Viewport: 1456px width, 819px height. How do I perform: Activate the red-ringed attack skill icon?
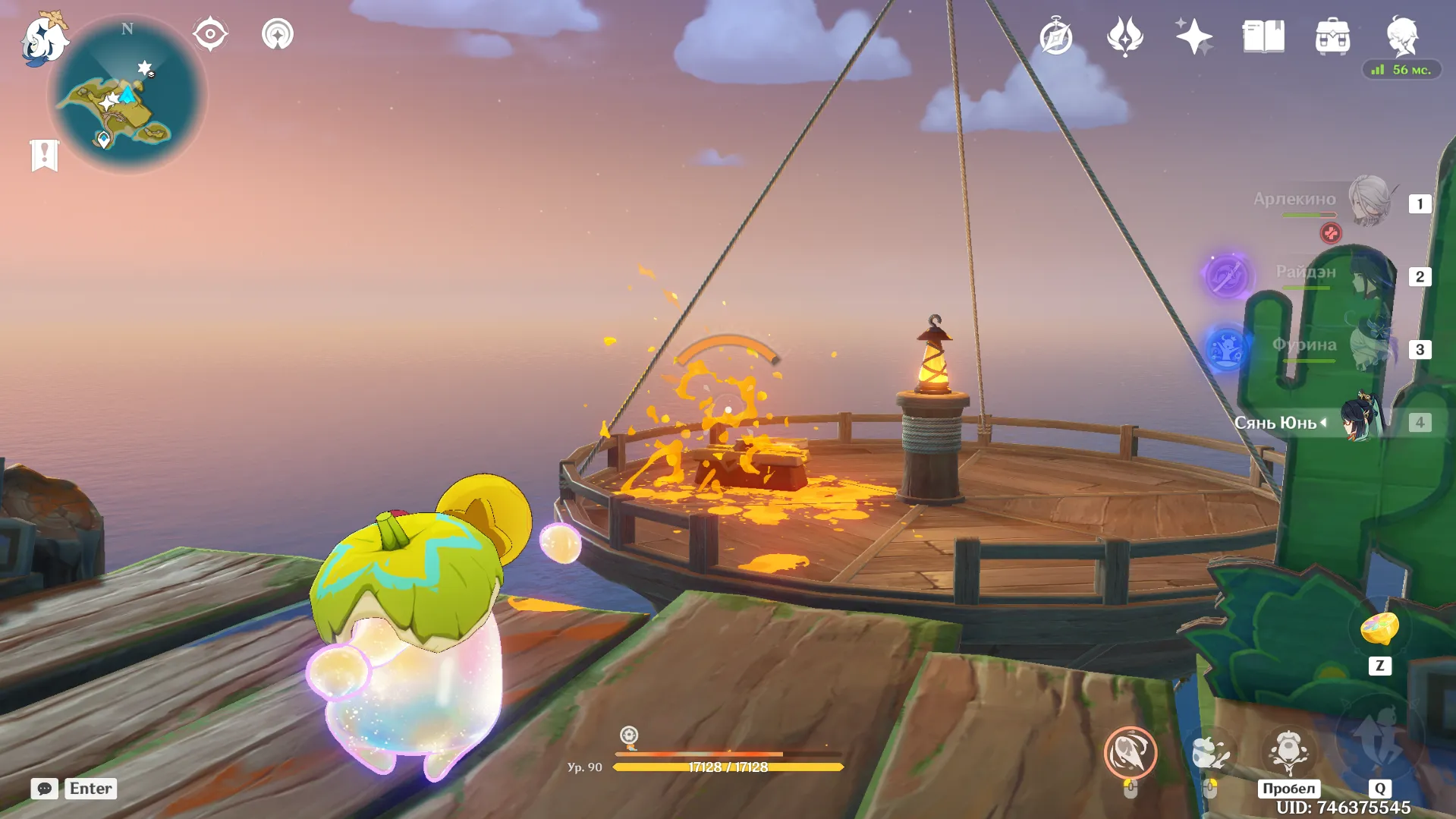pyautogui.click(x=1130, y=752)
